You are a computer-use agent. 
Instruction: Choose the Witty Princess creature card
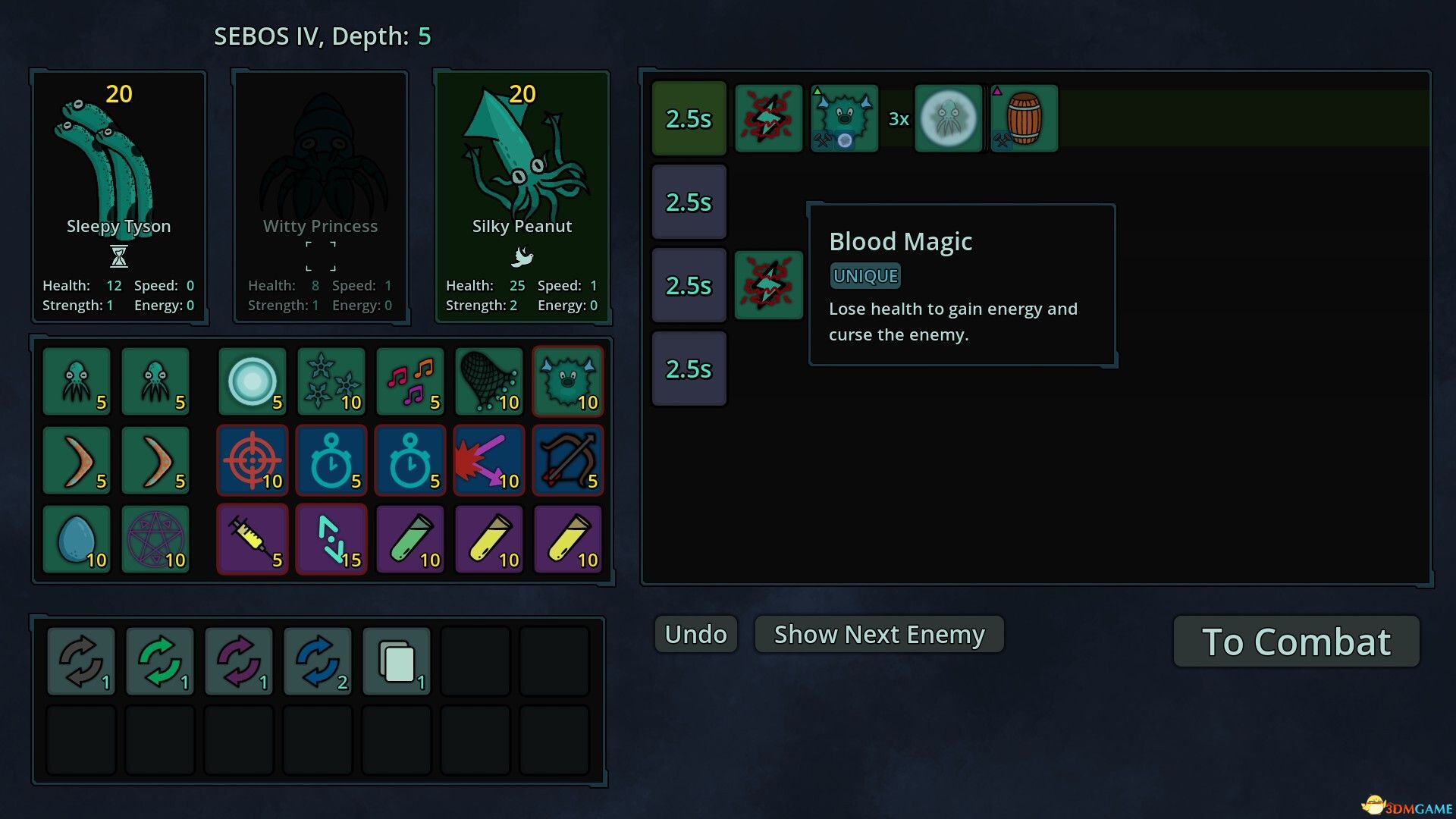point(320,197)
